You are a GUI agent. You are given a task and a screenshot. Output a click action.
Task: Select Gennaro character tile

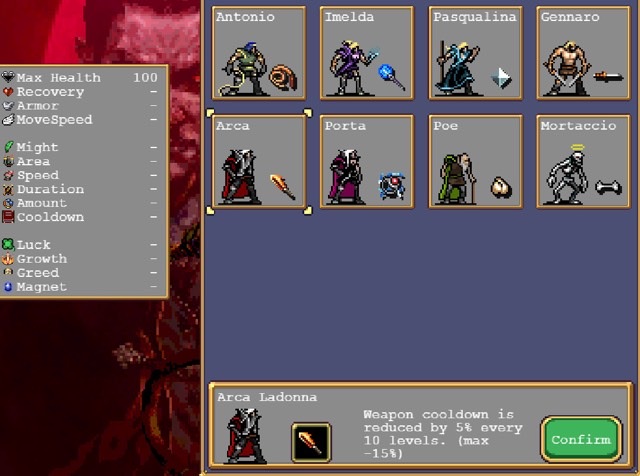tap(583, 53)
